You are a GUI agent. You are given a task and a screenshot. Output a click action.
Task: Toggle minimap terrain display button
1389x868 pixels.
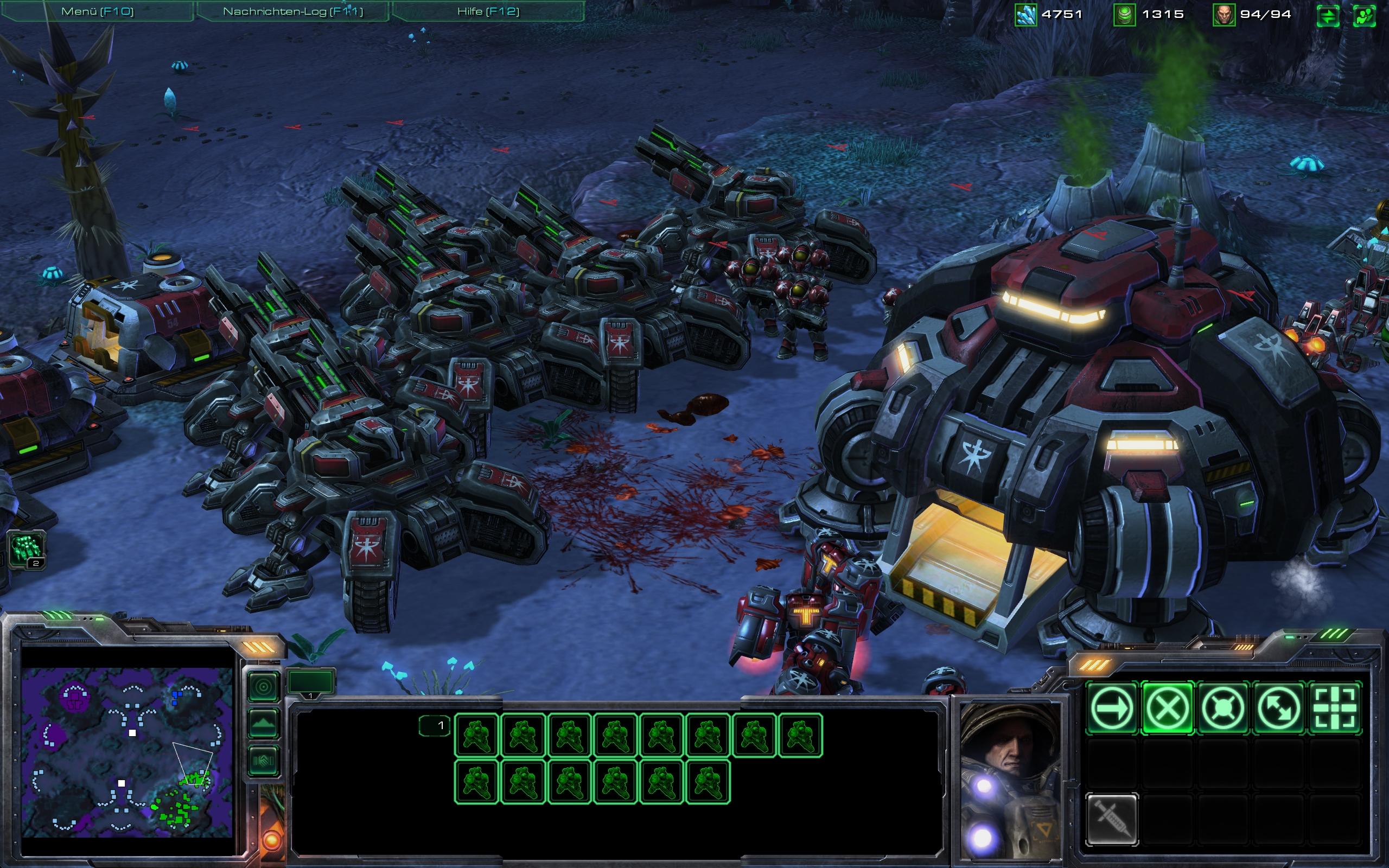(x=265, y=724)
